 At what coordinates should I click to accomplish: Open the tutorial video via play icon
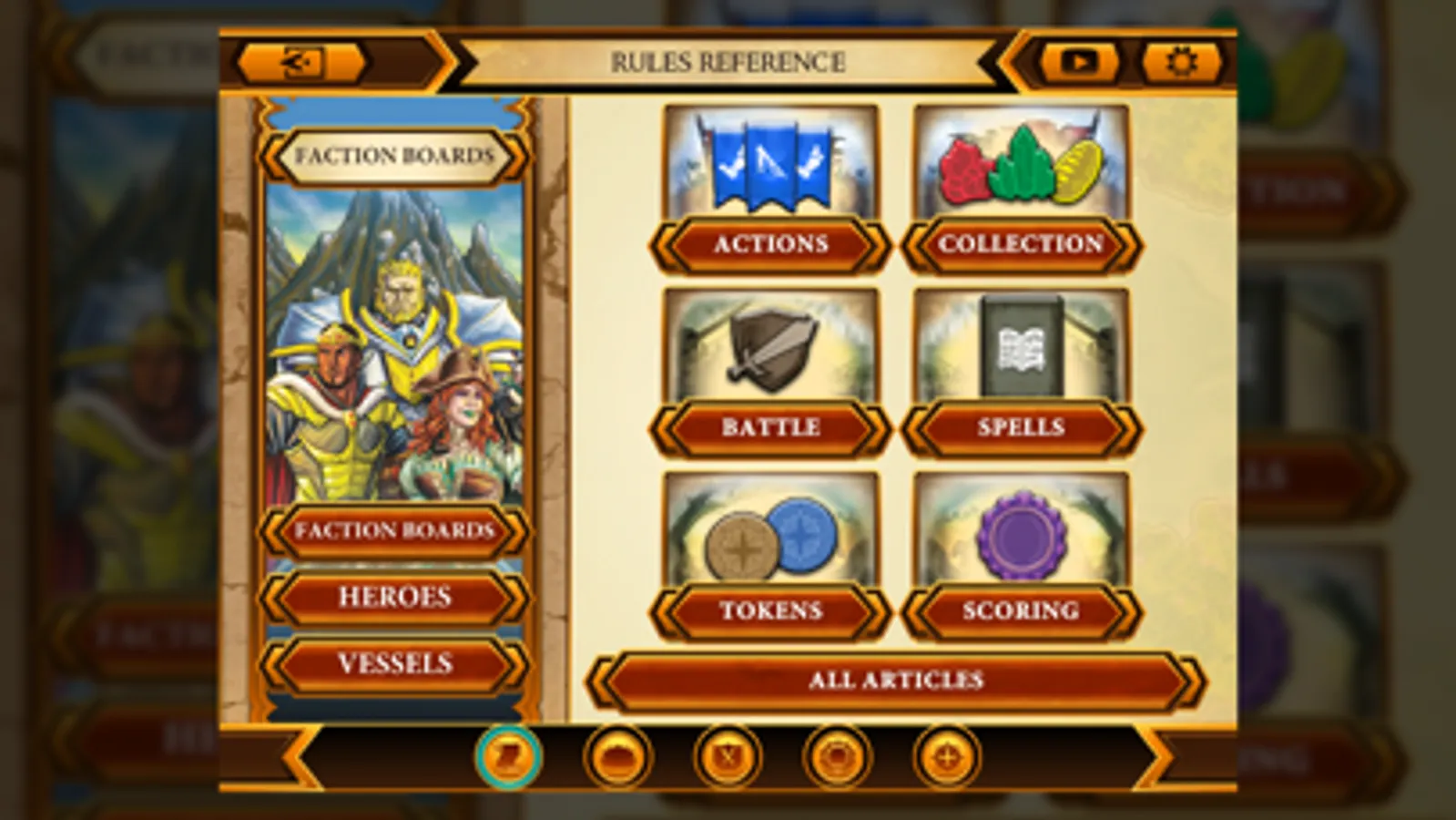1080,62
